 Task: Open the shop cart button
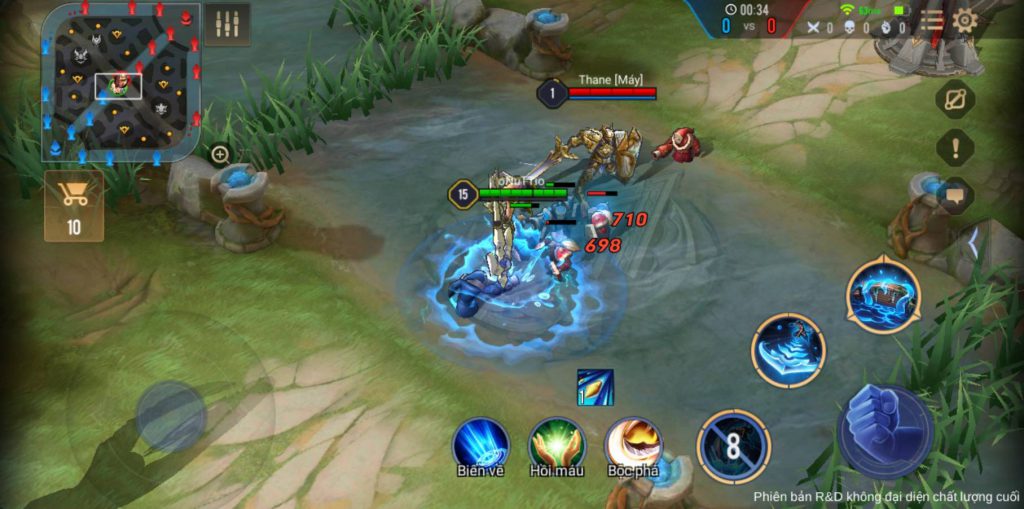click(74, 205)
